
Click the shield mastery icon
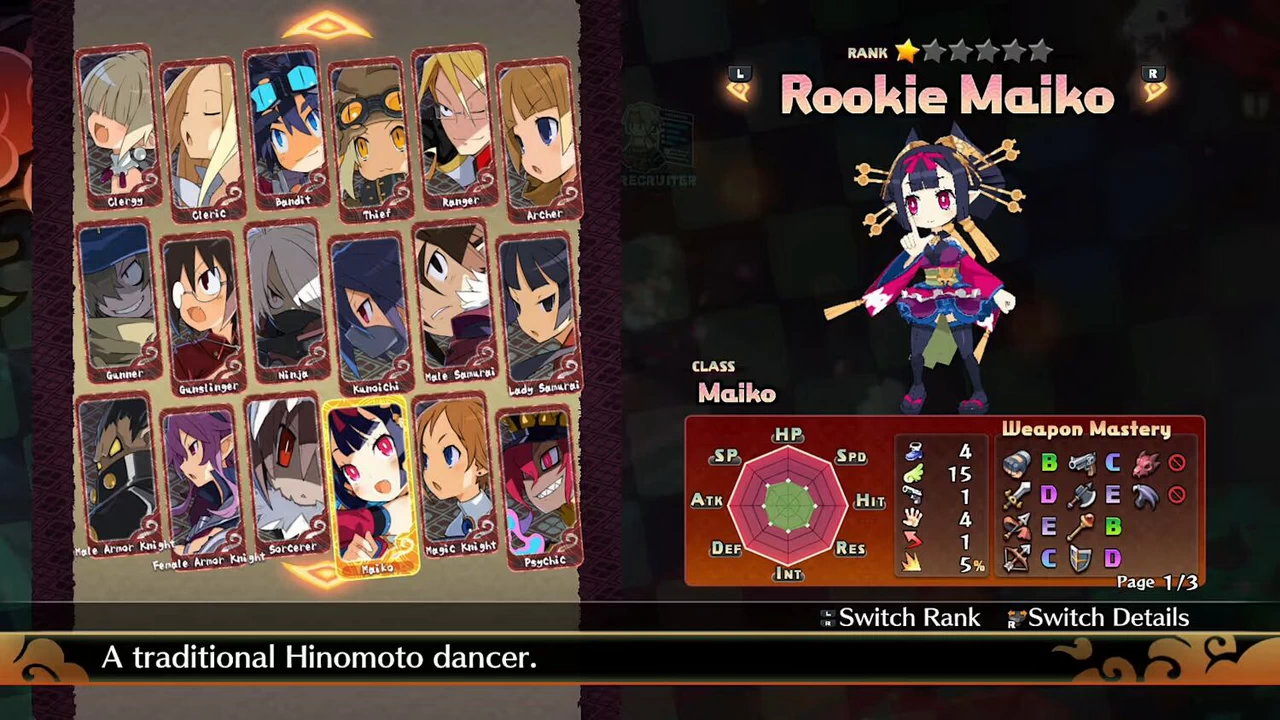click(x=1079, y=560)
